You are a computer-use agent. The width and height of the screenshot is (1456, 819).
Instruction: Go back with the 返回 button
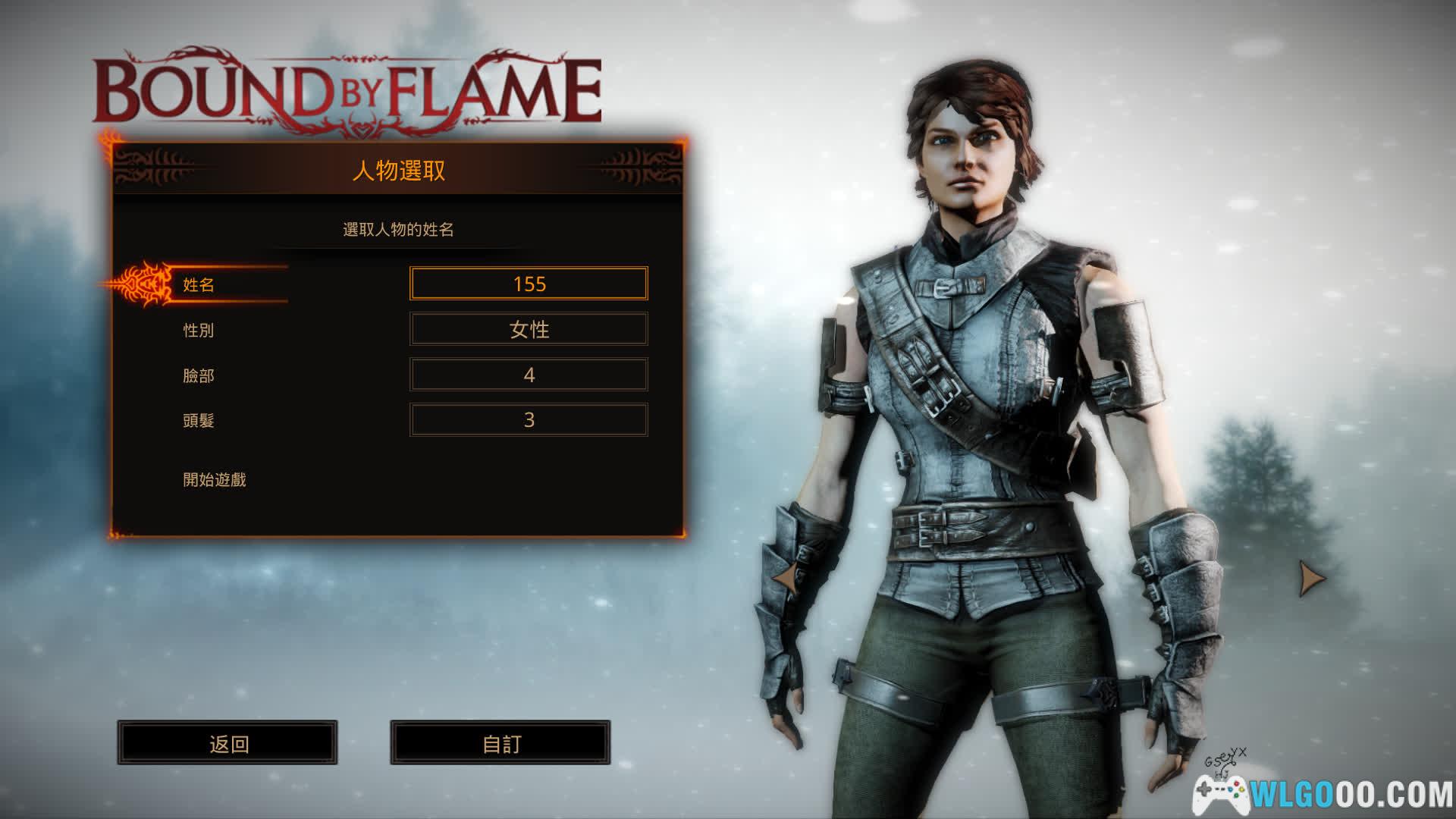pyautogui.click(x=227, y=743)
